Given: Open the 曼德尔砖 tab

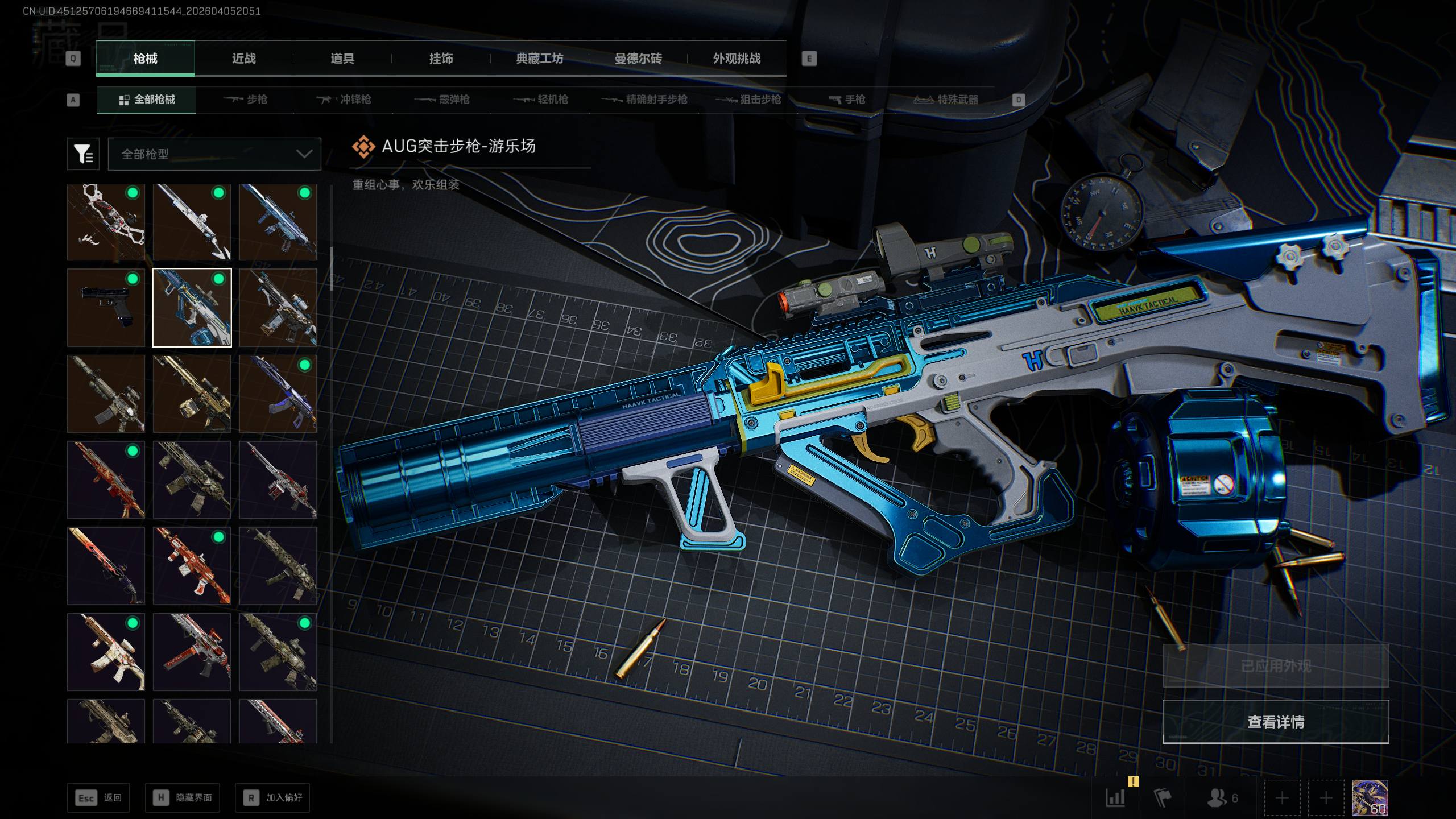Looking at the screenshot, I should point(638,59).
